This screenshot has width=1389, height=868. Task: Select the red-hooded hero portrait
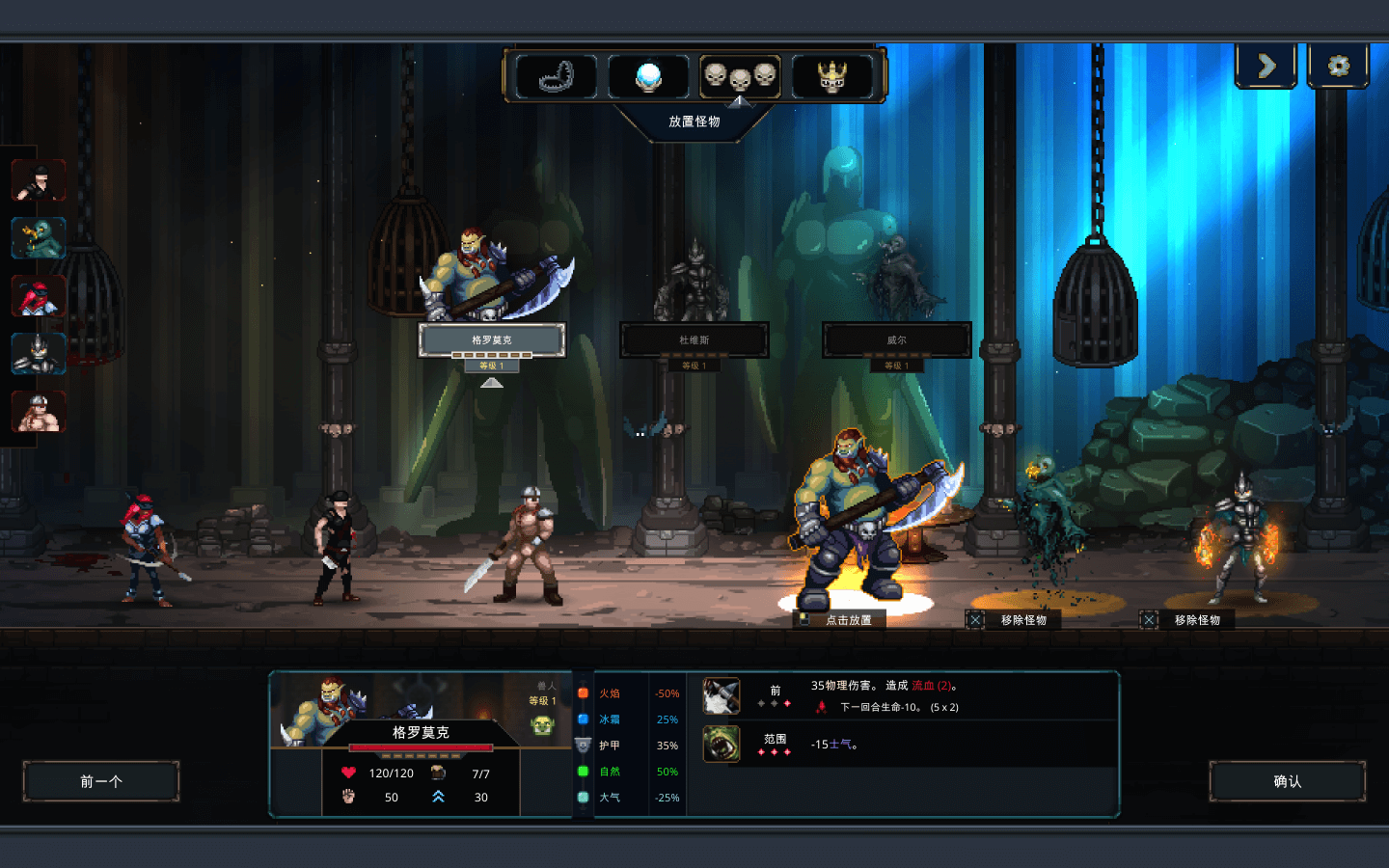click(x=39, y=296)
